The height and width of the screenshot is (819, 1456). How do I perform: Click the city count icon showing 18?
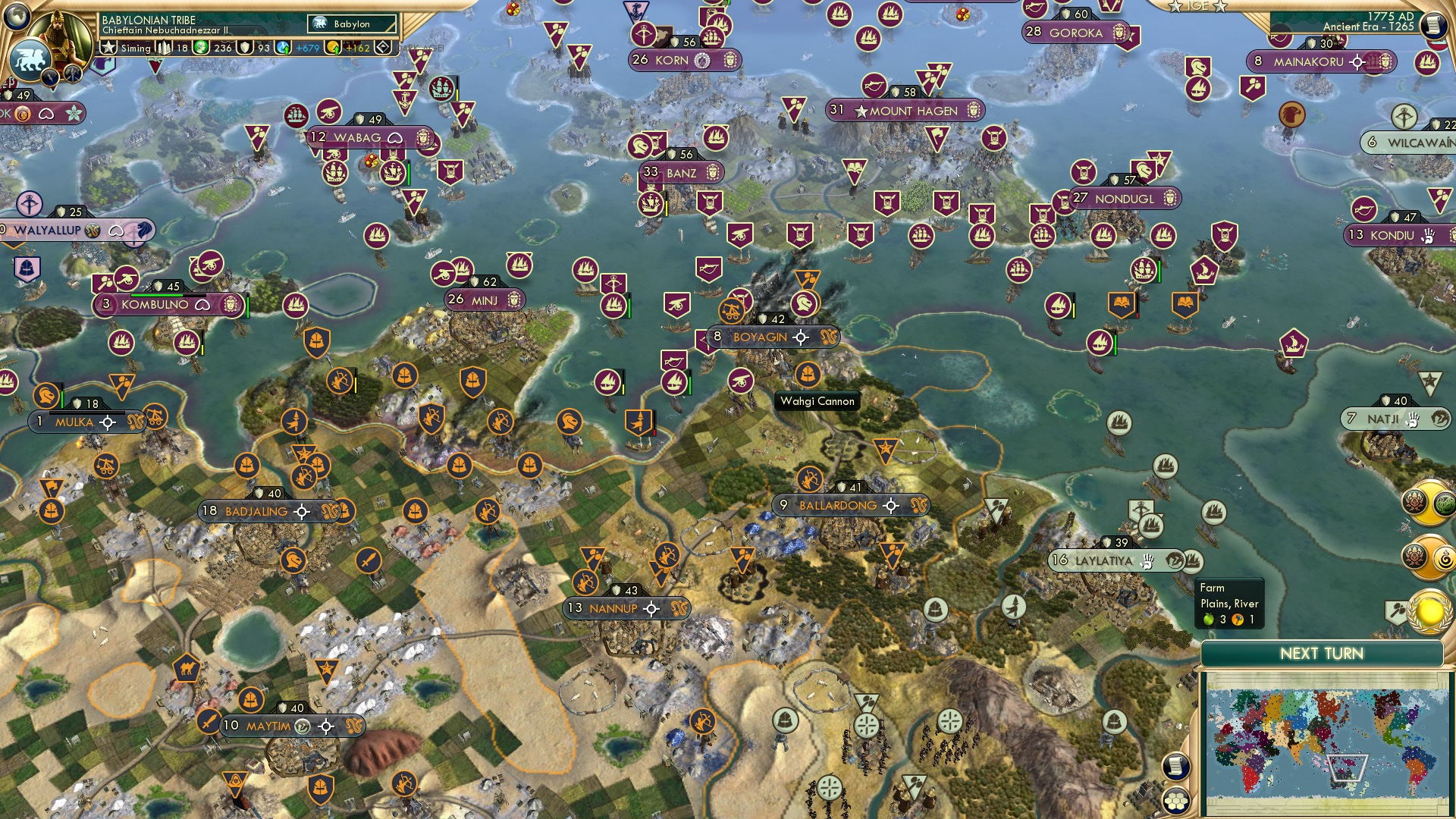click(162, 48)
